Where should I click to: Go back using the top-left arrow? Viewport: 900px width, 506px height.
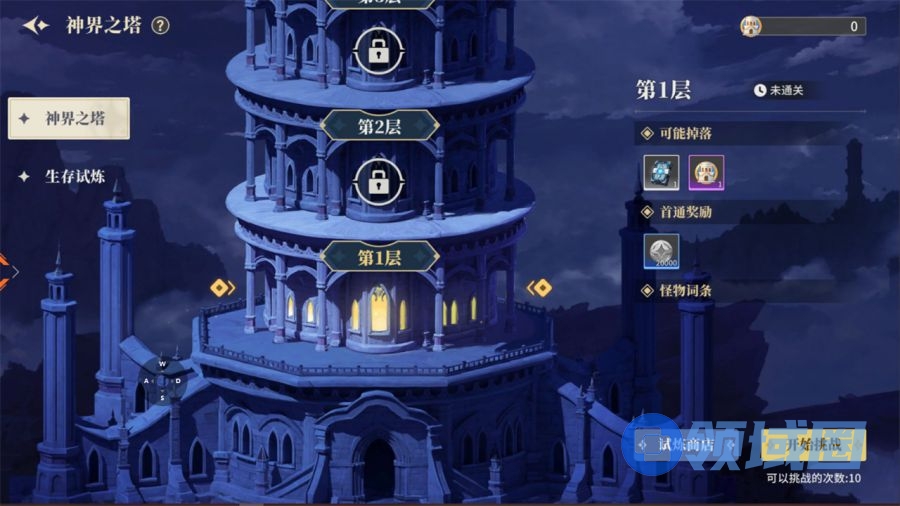tap(36, 26)
